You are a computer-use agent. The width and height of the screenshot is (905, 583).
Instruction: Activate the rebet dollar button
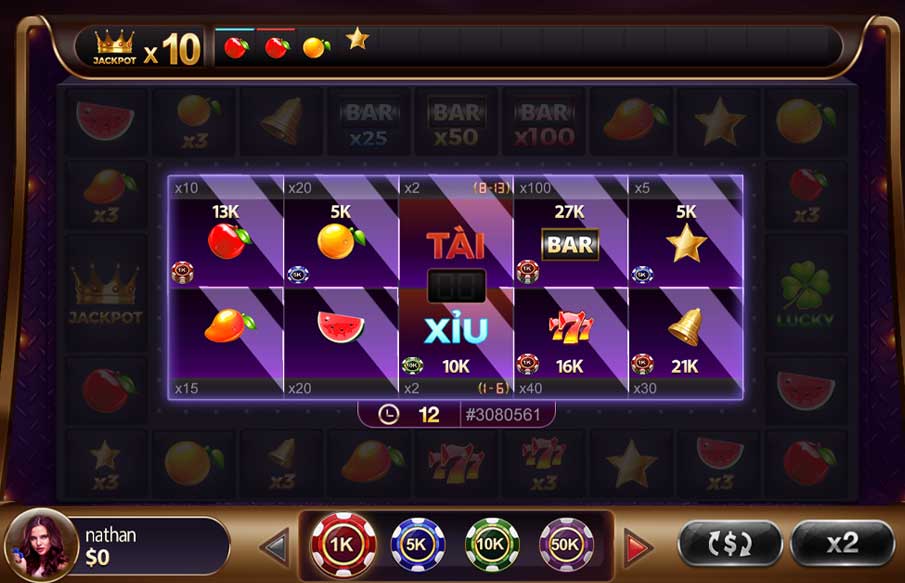click(729, 543)
